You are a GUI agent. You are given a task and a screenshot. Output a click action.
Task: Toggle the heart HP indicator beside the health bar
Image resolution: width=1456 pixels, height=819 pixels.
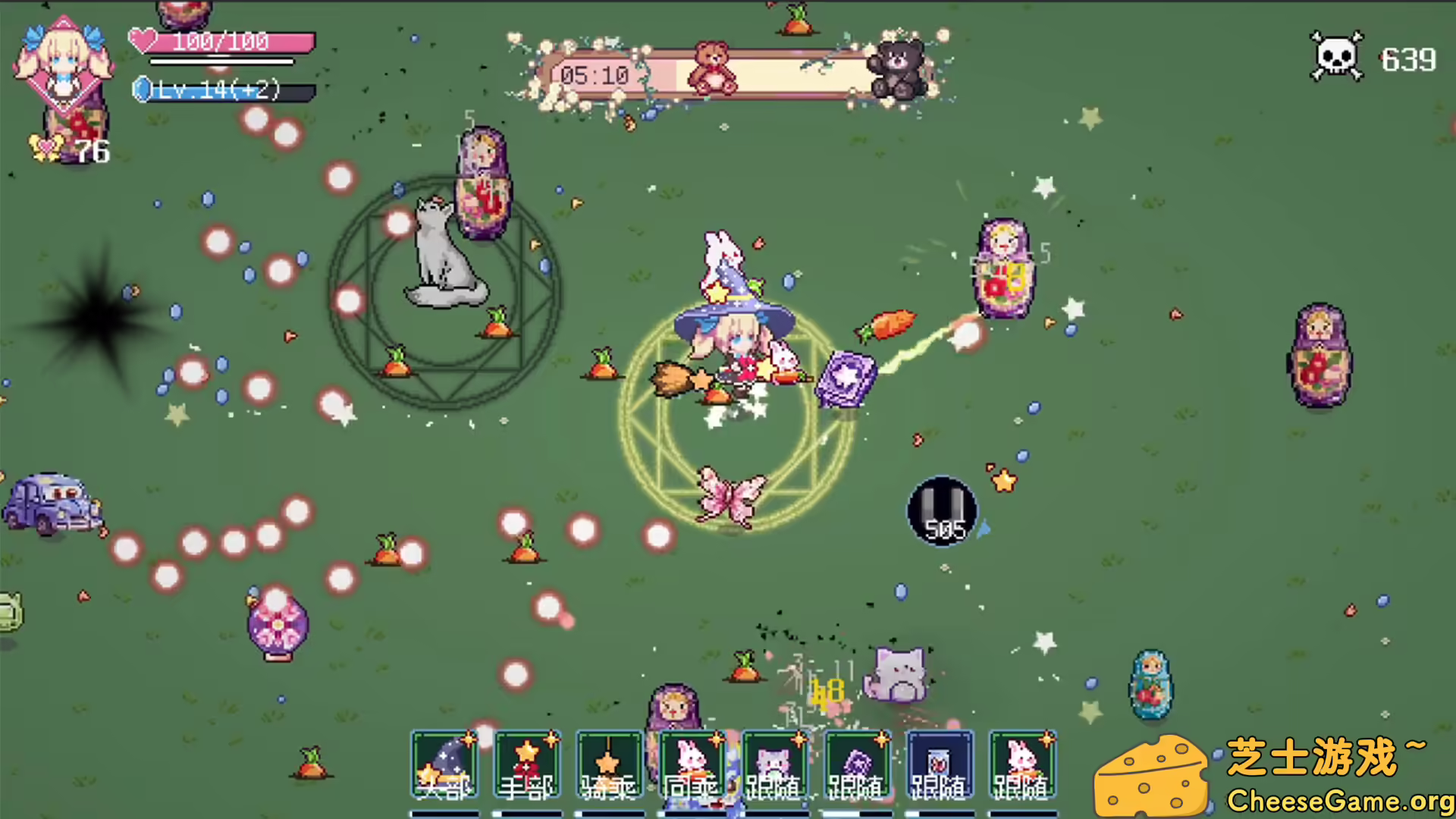(x=142, y=41)
